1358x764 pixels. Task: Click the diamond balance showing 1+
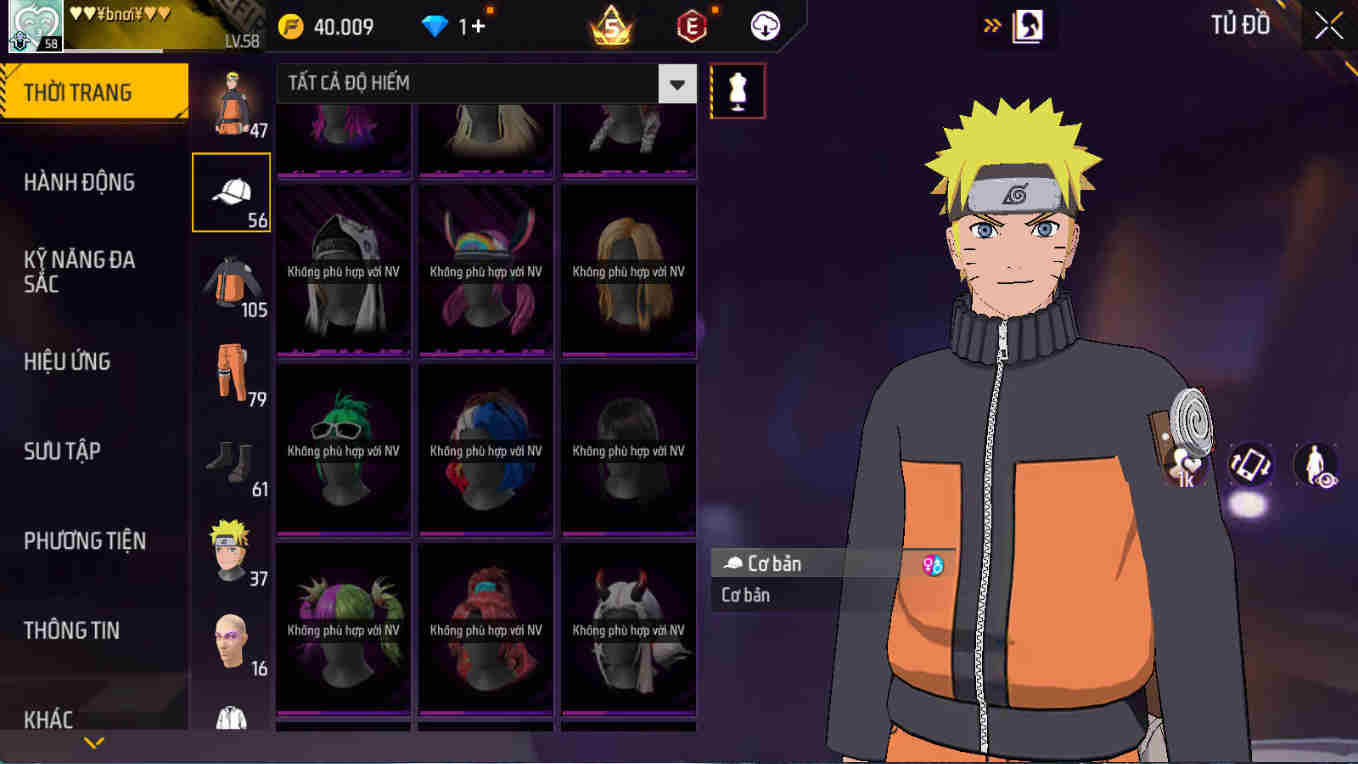point(455,25)
